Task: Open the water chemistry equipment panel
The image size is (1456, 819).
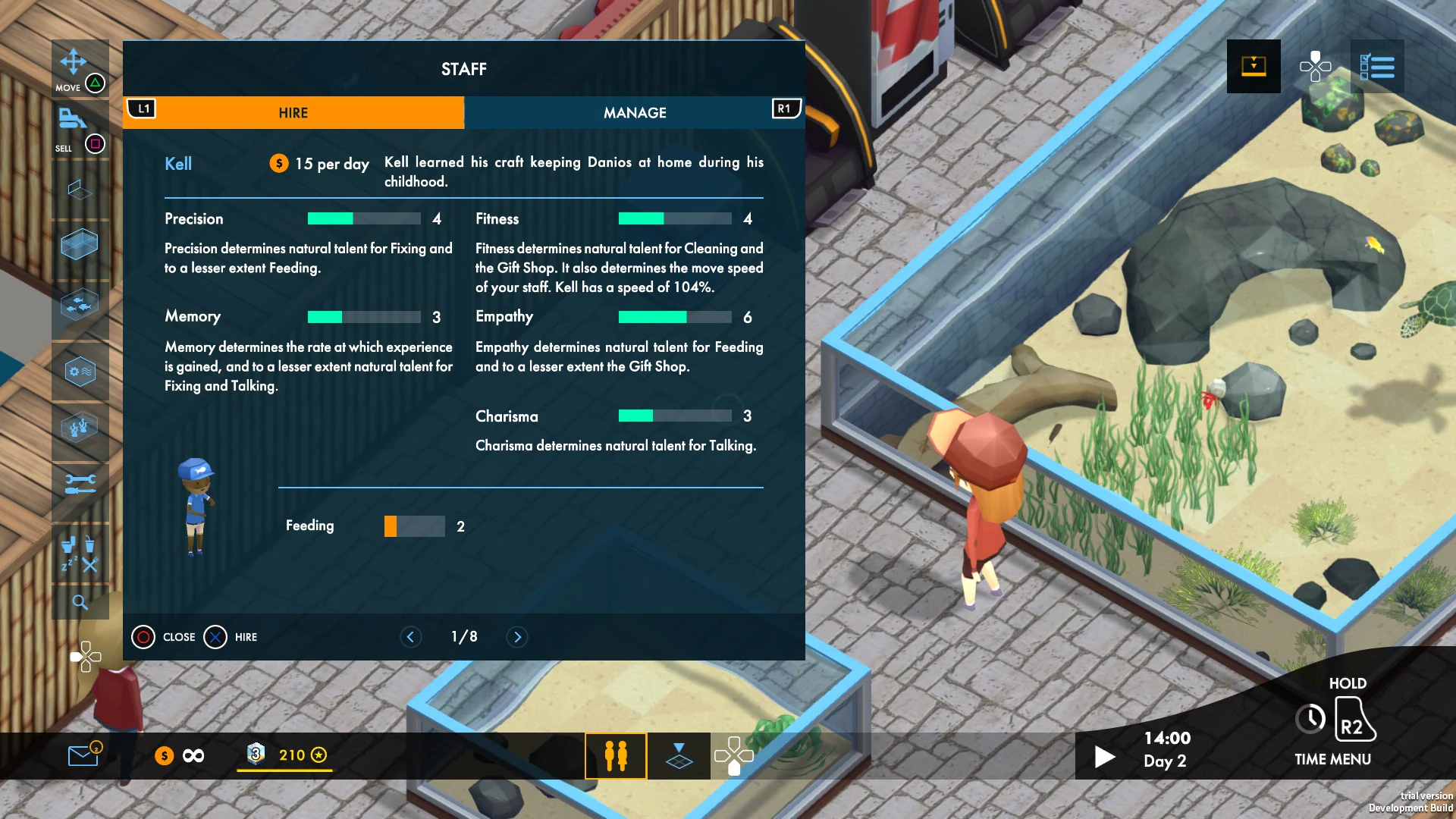Action: click(x=80, y=372)
